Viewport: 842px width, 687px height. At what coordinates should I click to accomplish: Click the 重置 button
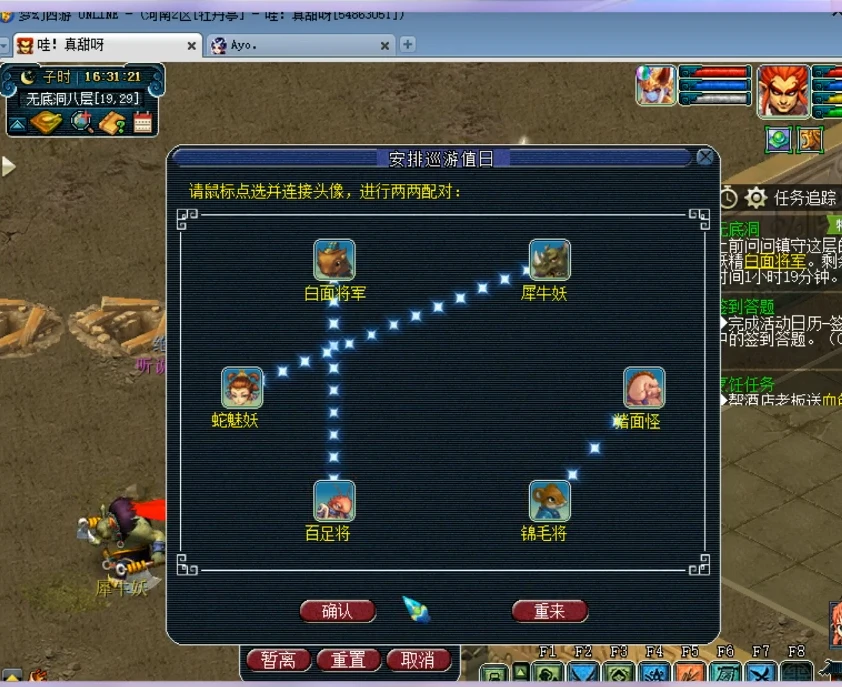[349, 660]
